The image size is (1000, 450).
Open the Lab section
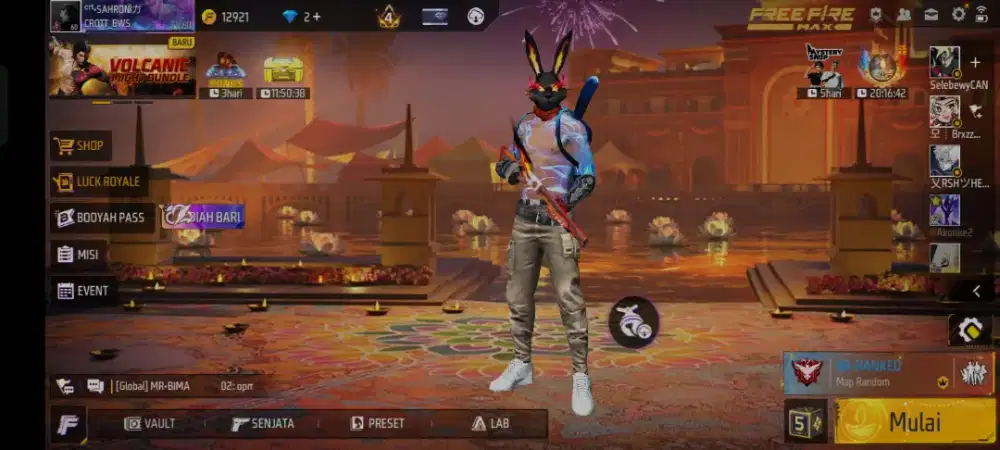click(x=490, y=423)
